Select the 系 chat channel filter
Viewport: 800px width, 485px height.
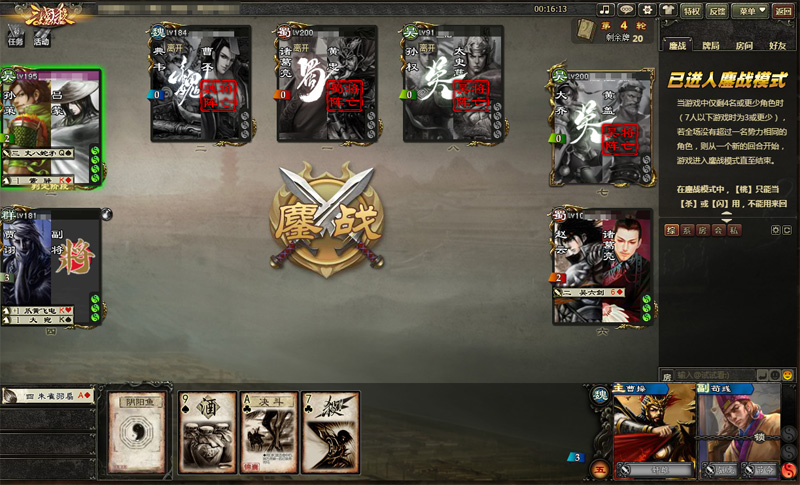pyautogui.click(x=686, y=230)
